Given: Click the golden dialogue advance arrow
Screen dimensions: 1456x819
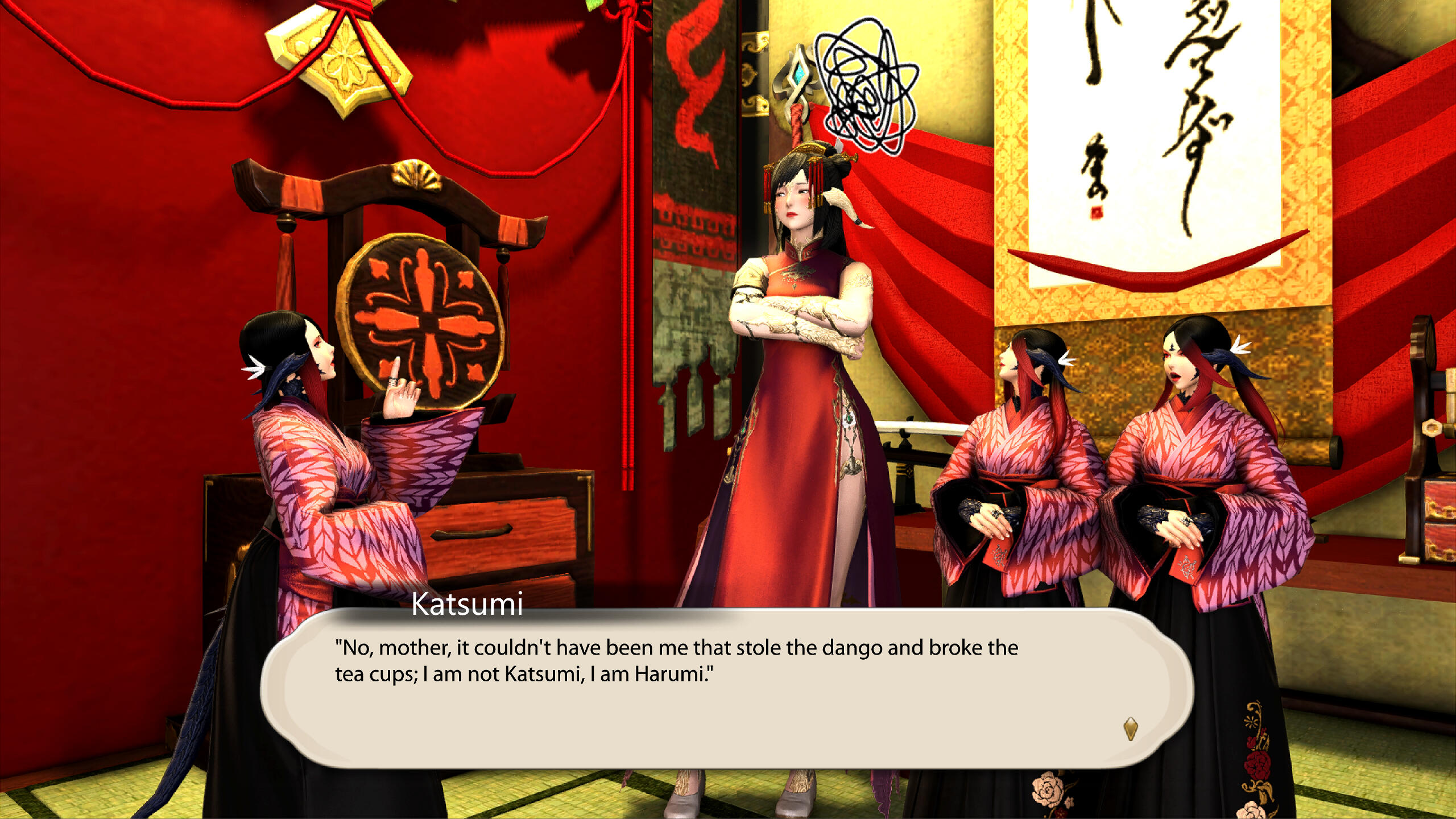Looking at the screenshot, I should click(x=1130, y=728).
